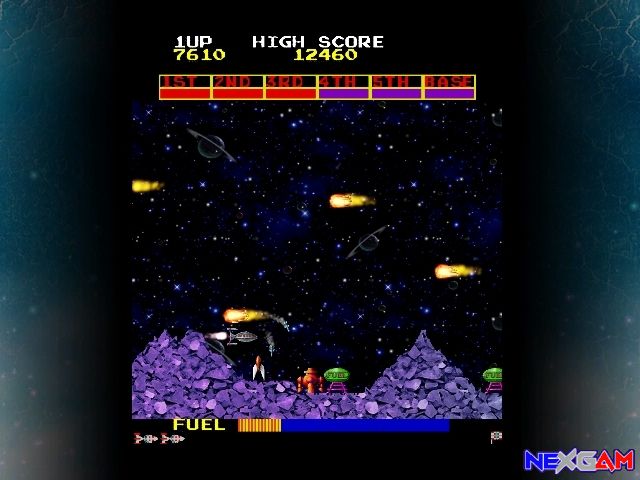
Task: Choose the 4TH stage segment
Action: (x=344, y=87)
